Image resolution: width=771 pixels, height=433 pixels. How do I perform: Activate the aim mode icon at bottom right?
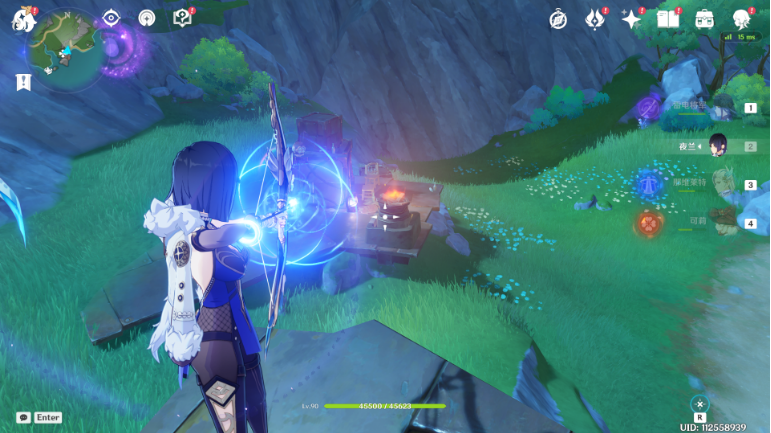[700, 404]
